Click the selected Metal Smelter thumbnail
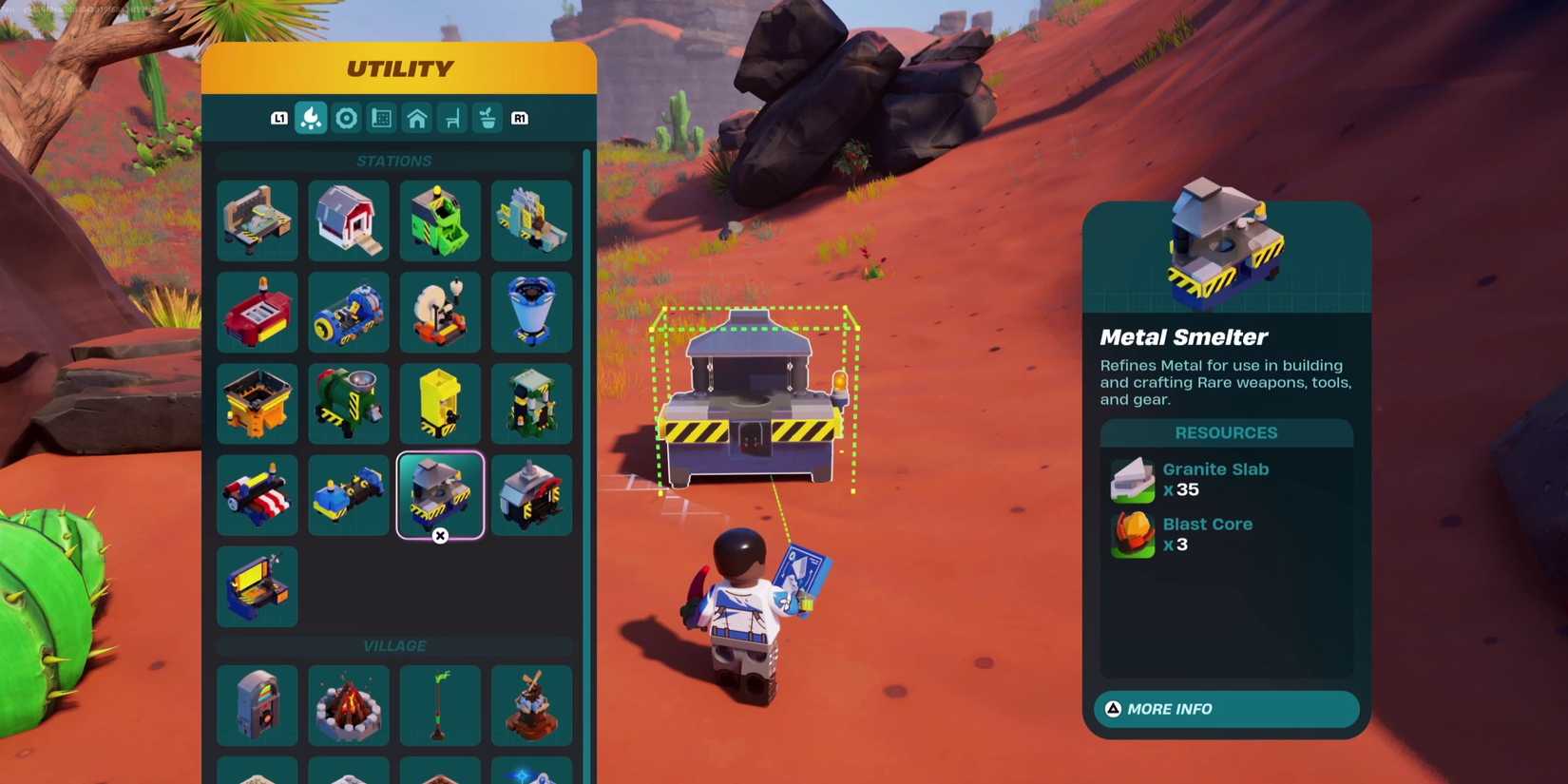The image size is (1568, 784). tap(440, 494)
